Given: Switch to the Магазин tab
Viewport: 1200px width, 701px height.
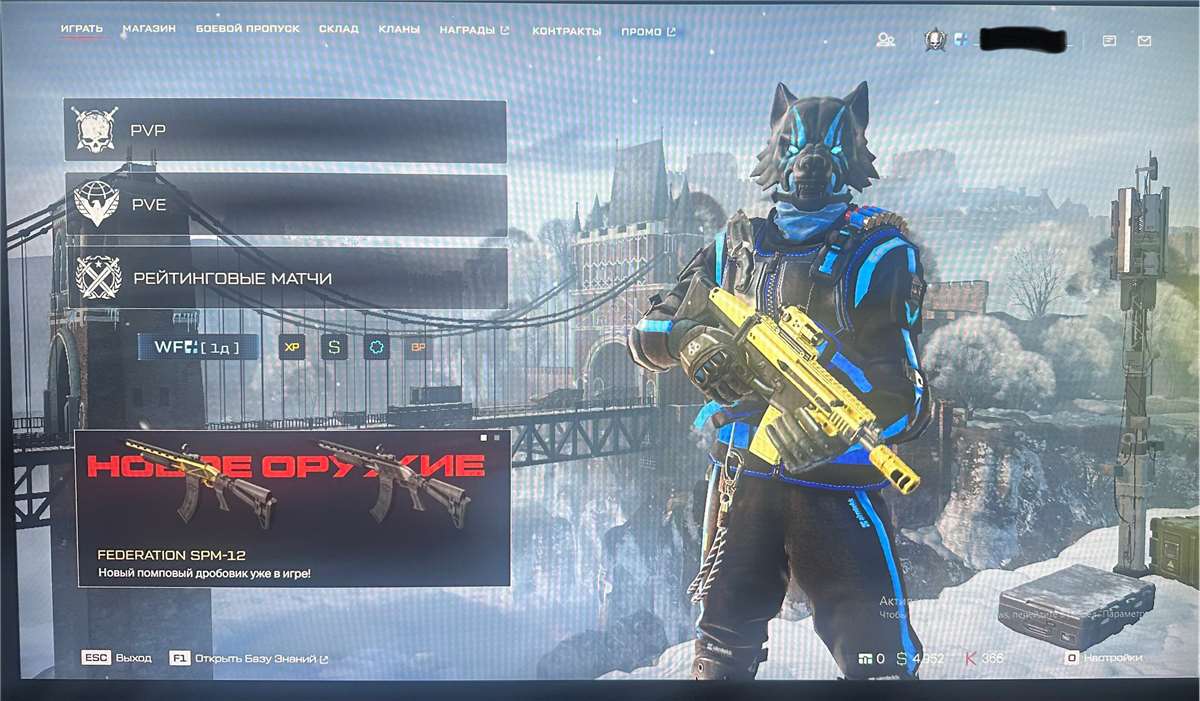Looking at the screenshot, I should click(149, 30).
